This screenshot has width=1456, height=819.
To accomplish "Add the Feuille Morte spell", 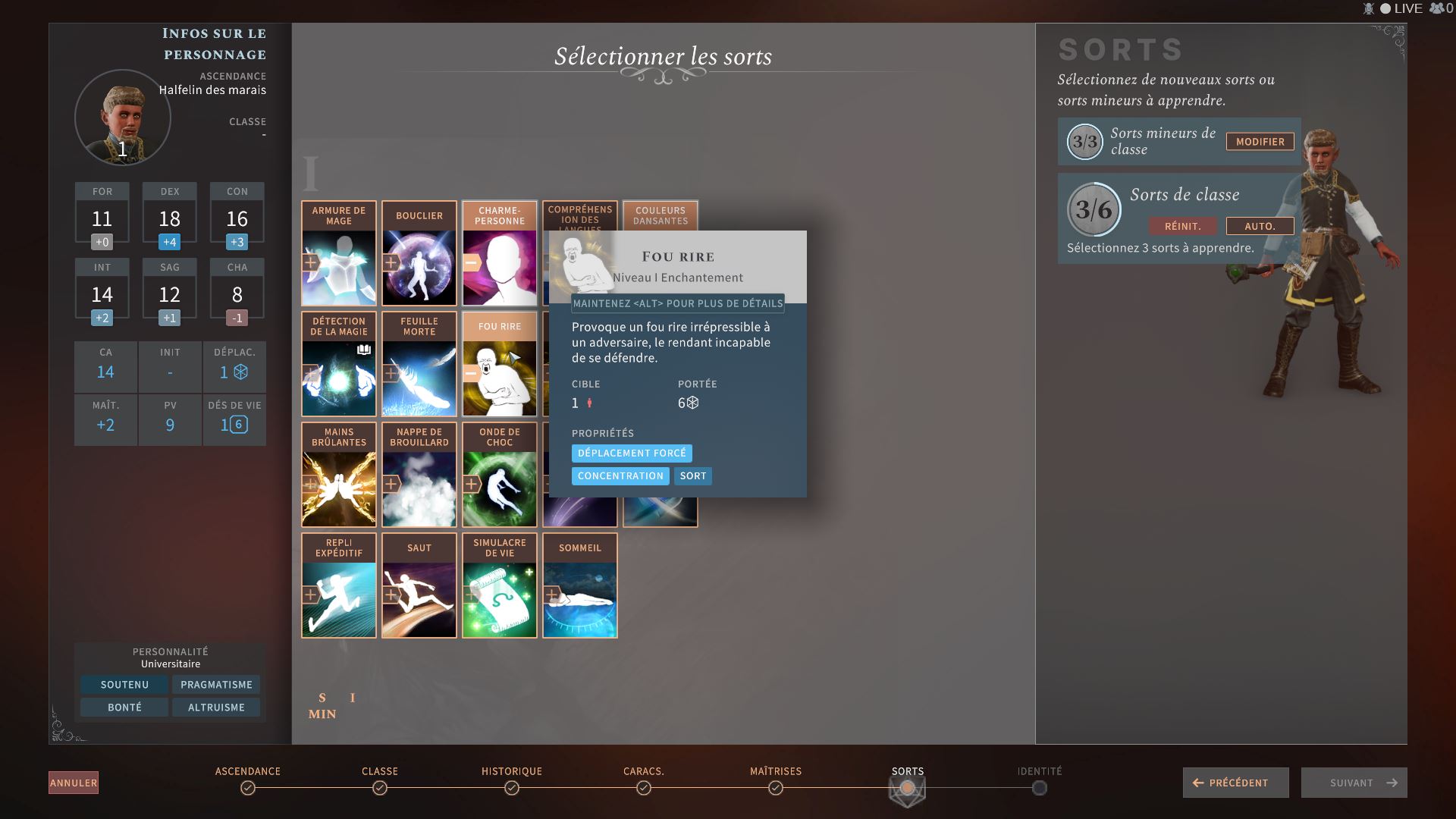I will tap(419, 365).
